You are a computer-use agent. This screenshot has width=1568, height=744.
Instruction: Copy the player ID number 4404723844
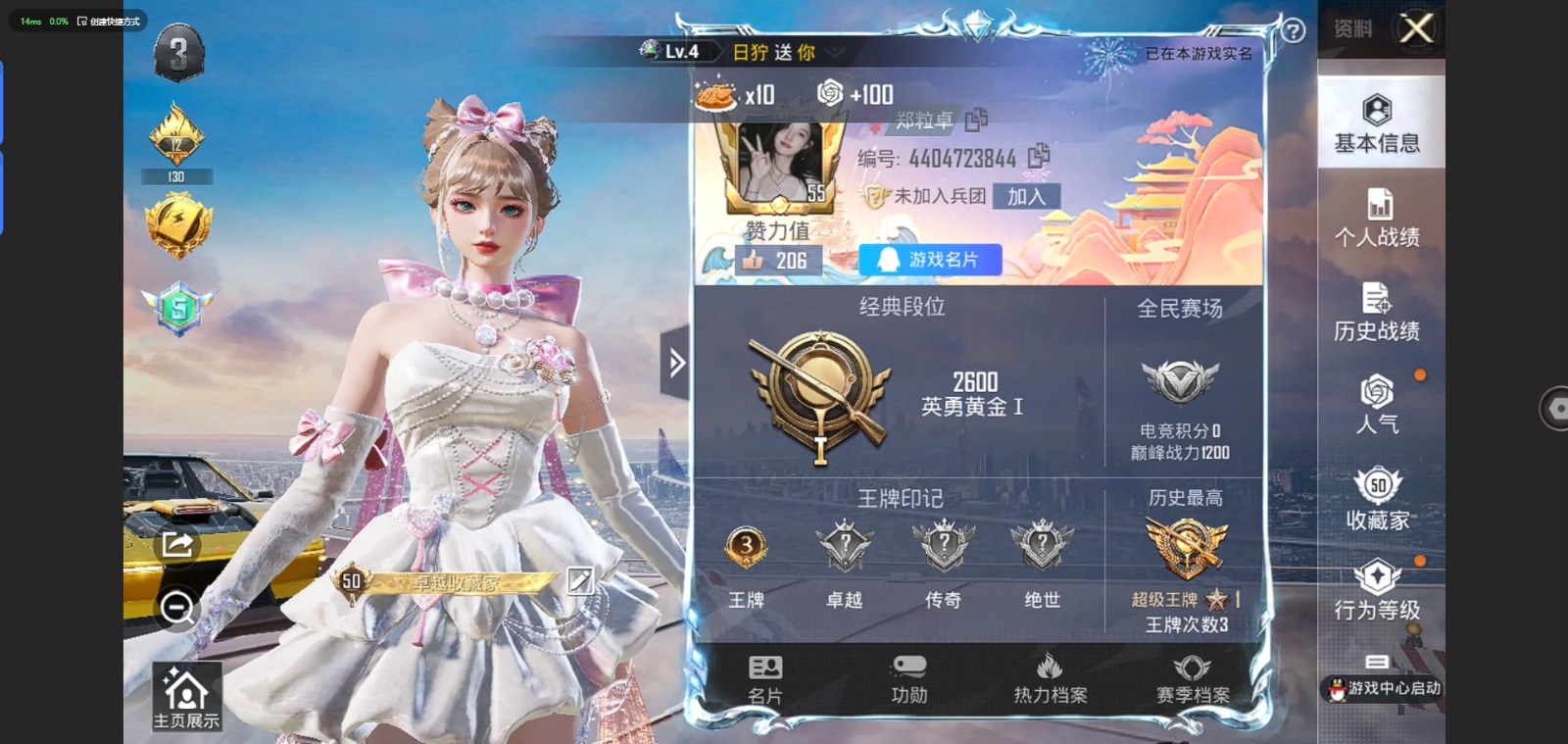pyautogui.click(x=1039, y=156)
